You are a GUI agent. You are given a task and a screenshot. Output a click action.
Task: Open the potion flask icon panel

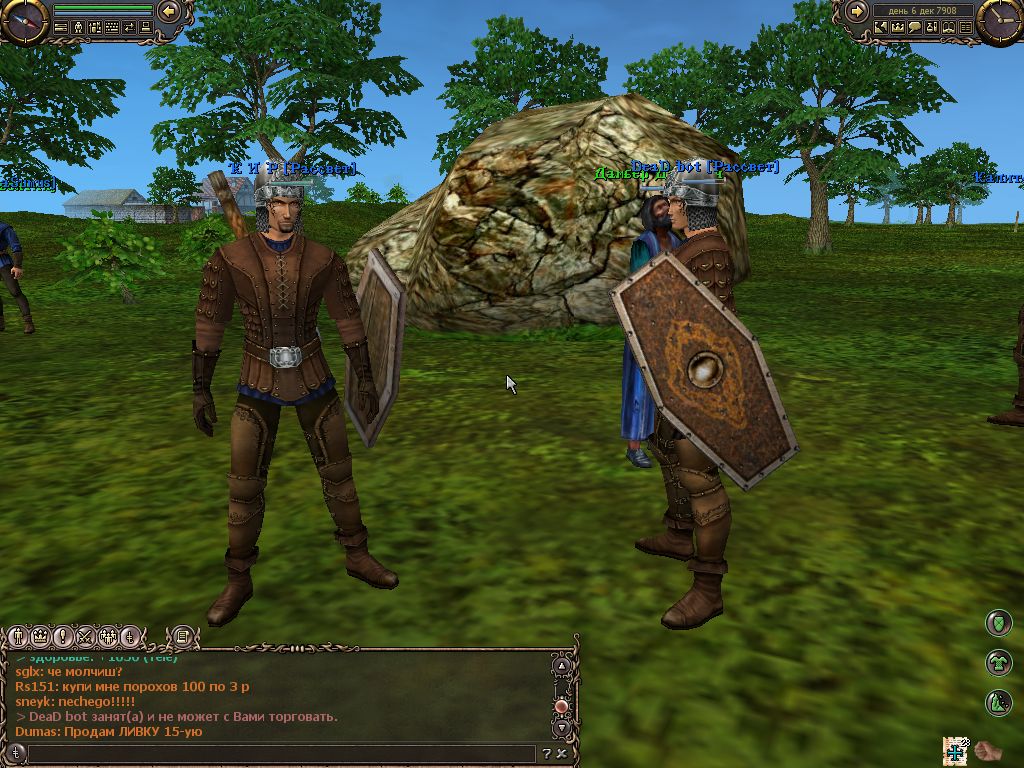(932, 28)
